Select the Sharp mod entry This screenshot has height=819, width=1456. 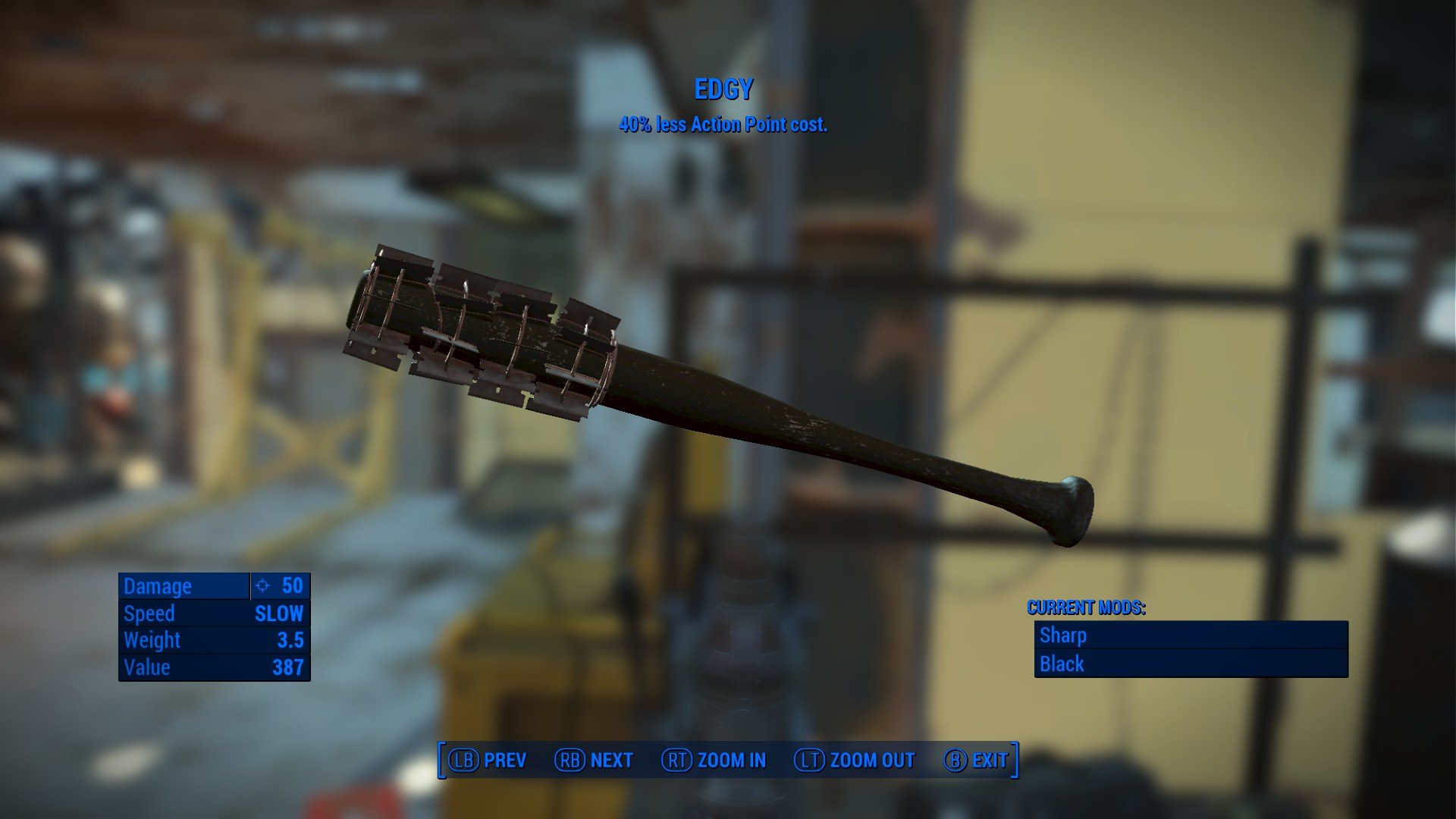click(x=1191, y=635)
